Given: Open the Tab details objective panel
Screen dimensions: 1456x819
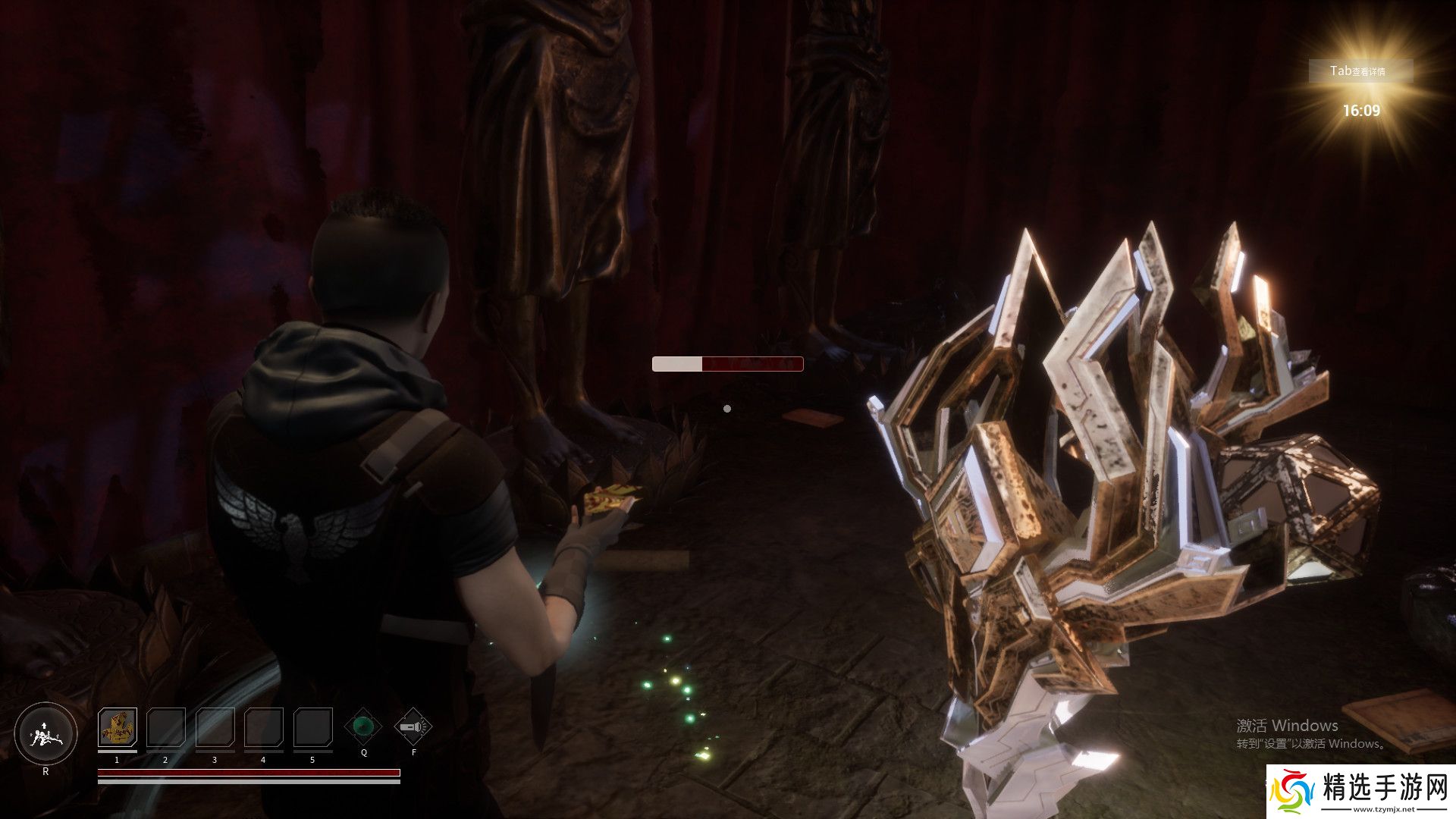Looking at the screenshot, I should pyautogui.click(x=1360, y=71).
